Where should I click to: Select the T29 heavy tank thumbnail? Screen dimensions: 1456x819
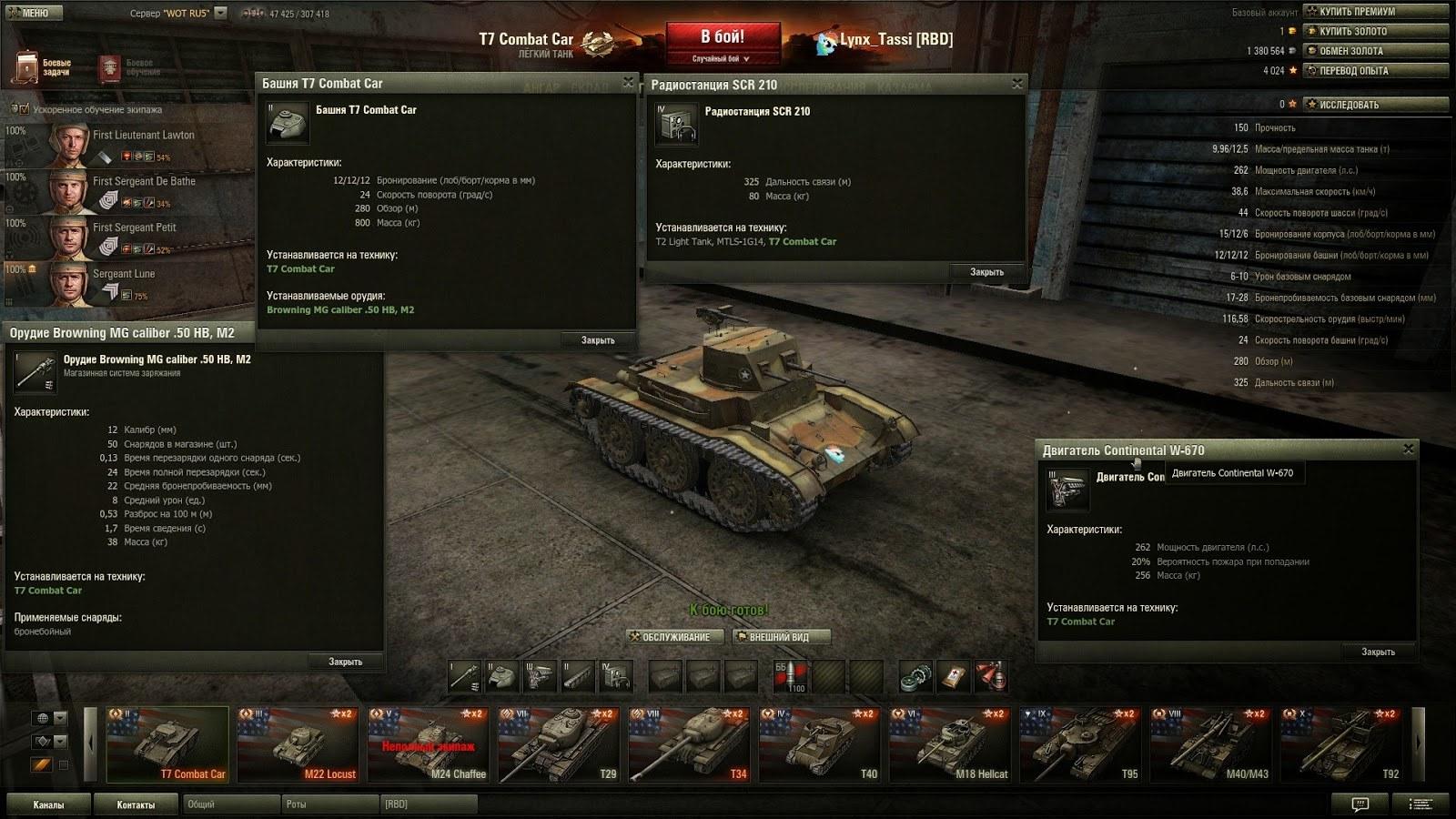(x=559, y=744)
